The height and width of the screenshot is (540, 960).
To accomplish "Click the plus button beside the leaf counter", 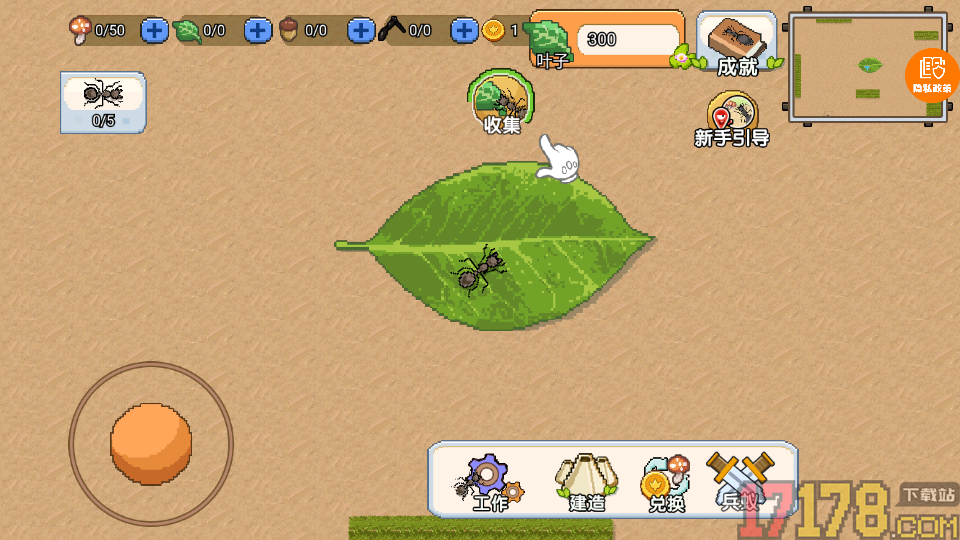I will [x=258, y=30].
